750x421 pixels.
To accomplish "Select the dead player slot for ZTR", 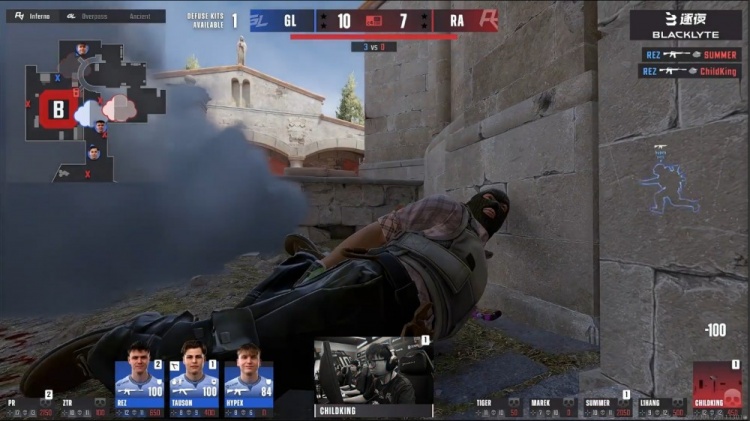I will [x=84, y=406].
